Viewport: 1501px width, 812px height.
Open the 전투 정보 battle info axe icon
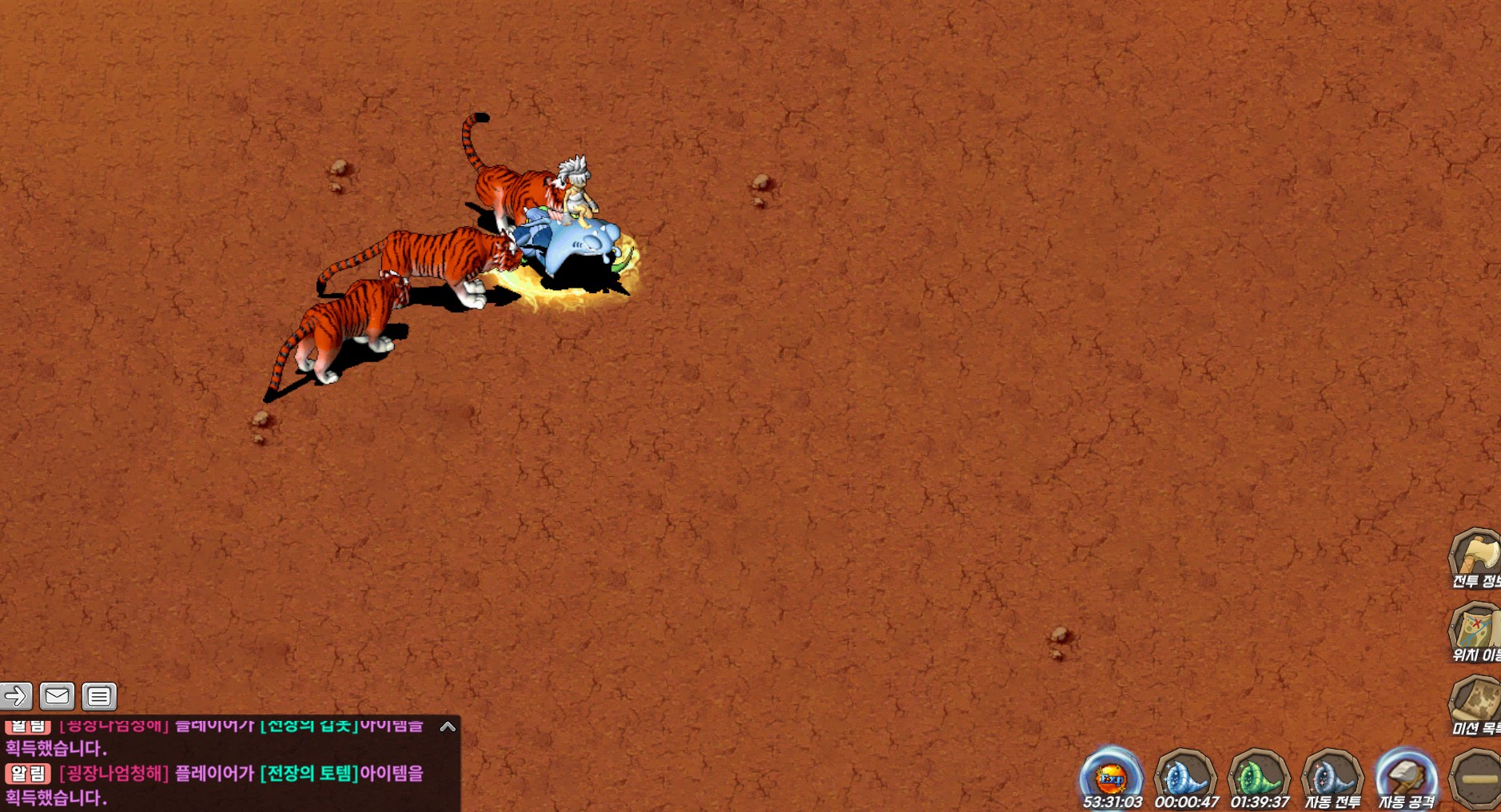point(1476,557)
